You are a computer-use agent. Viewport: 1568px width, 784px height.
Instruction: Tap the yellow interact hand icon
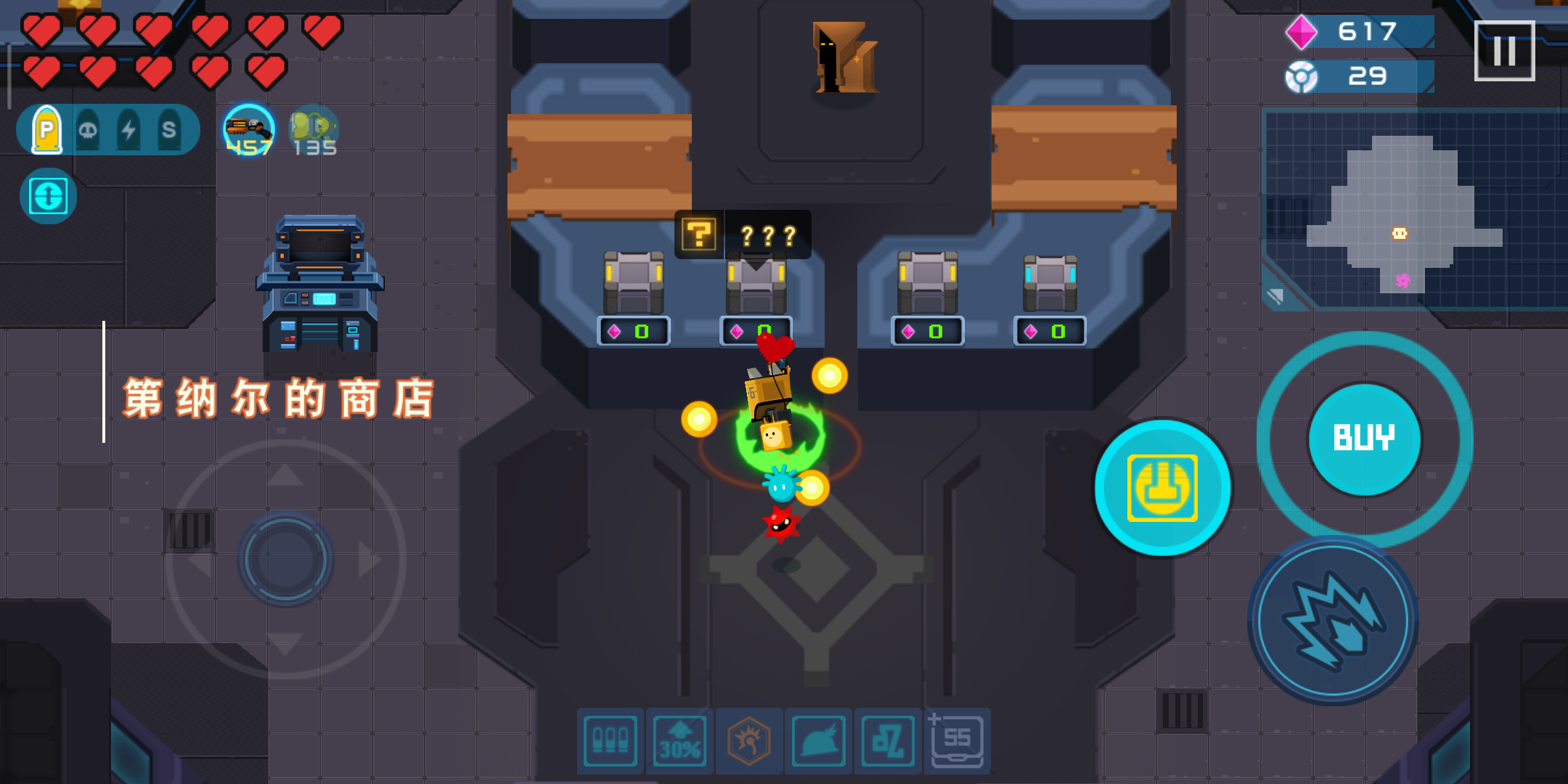(1162, 489)
